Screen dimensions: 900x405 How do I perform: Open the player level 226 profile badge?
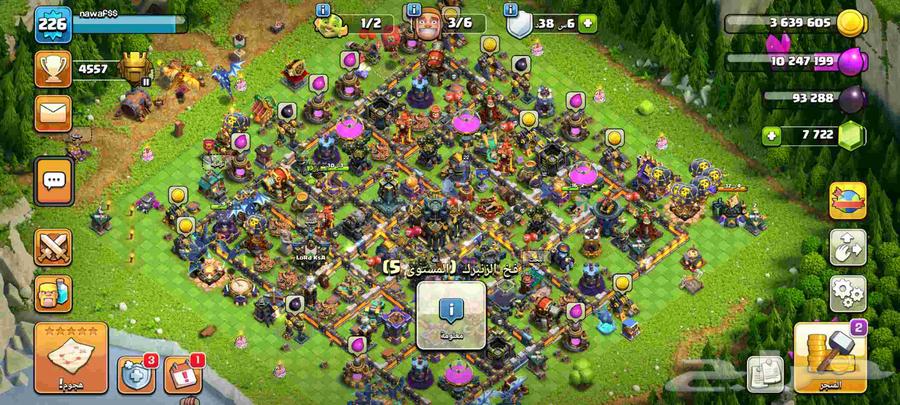pos(51,24)
